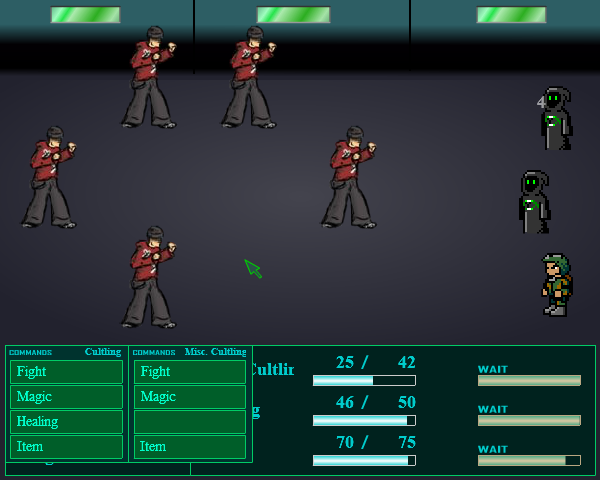Select Magic in the Cultling commands

66,397
